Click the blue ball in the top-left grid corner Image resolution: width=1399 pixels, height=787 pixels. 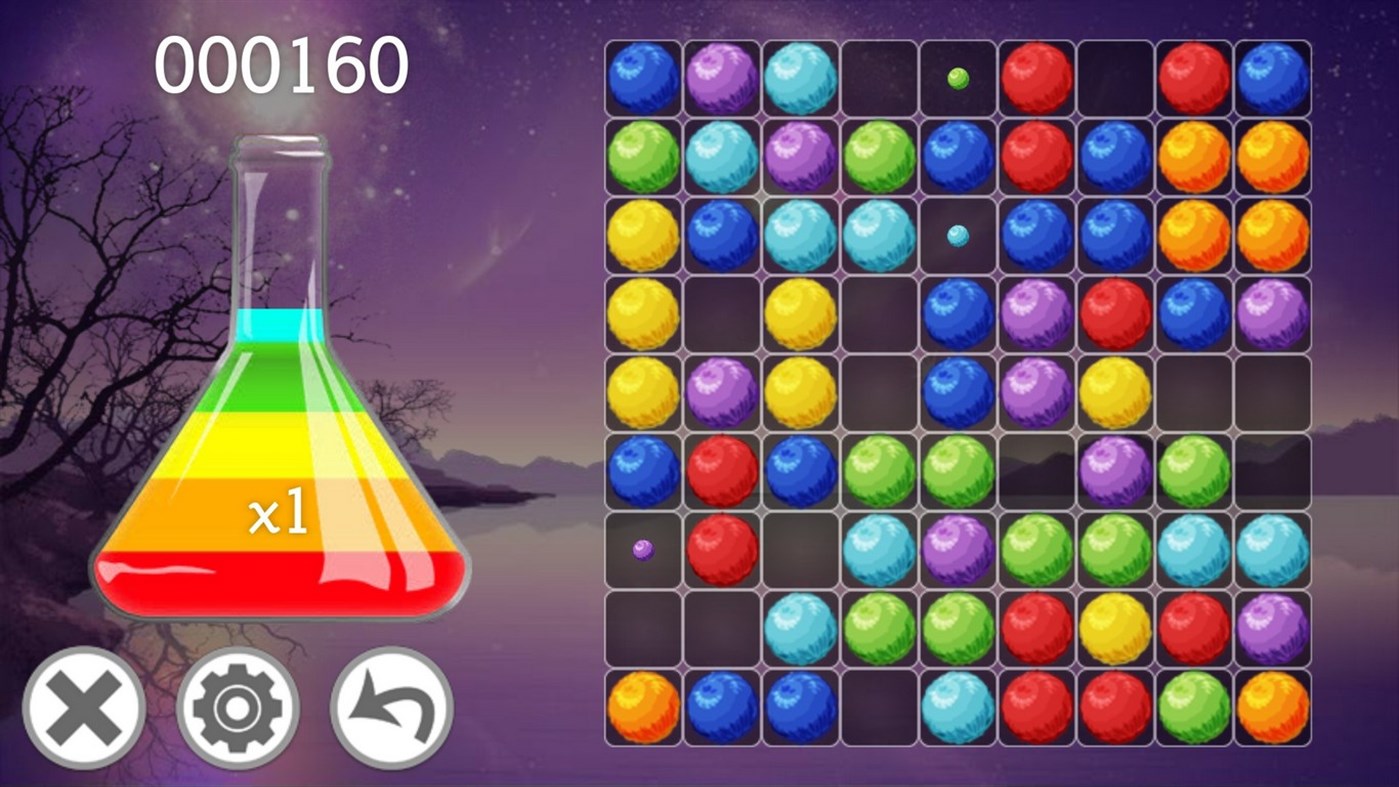click(x=643, y=78)
